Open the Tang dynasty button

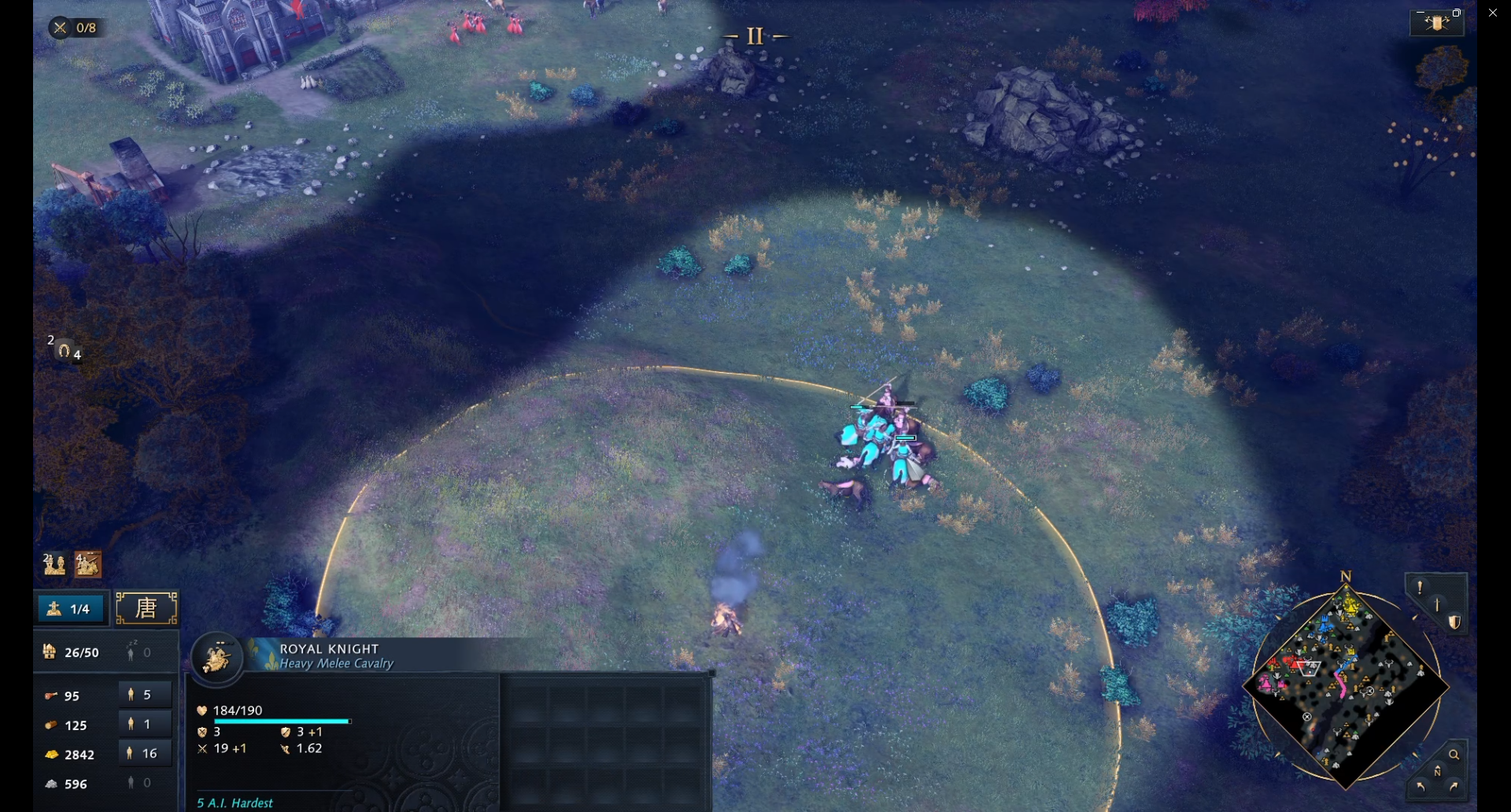(x=146, y=608)
